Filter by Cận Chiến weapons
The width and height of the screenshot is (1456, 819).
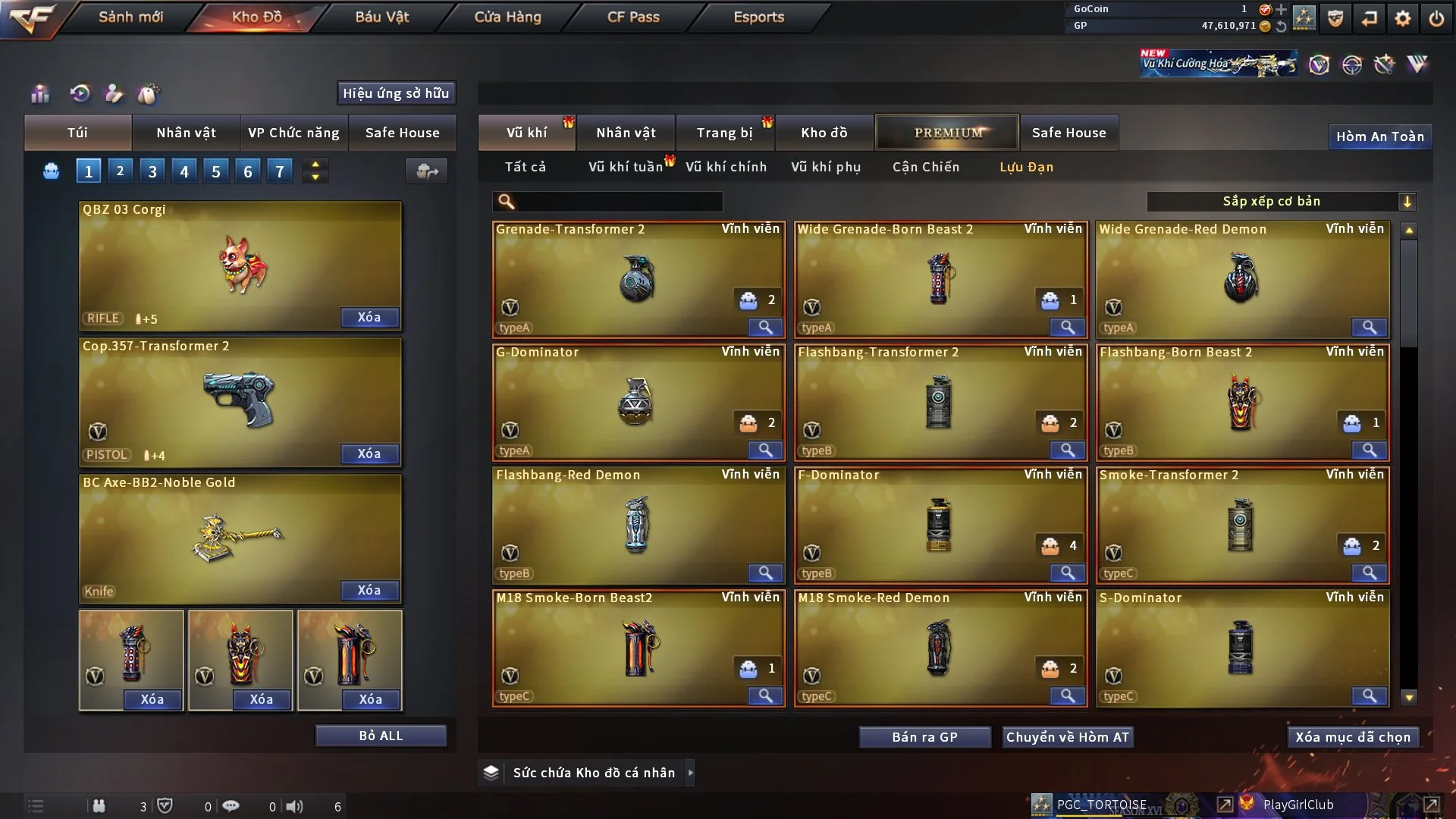point(925,167)
